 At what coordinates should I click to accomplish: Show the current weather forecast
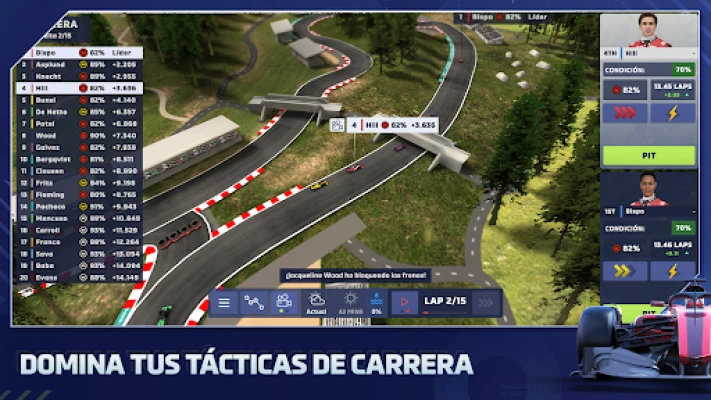[317, 302]
